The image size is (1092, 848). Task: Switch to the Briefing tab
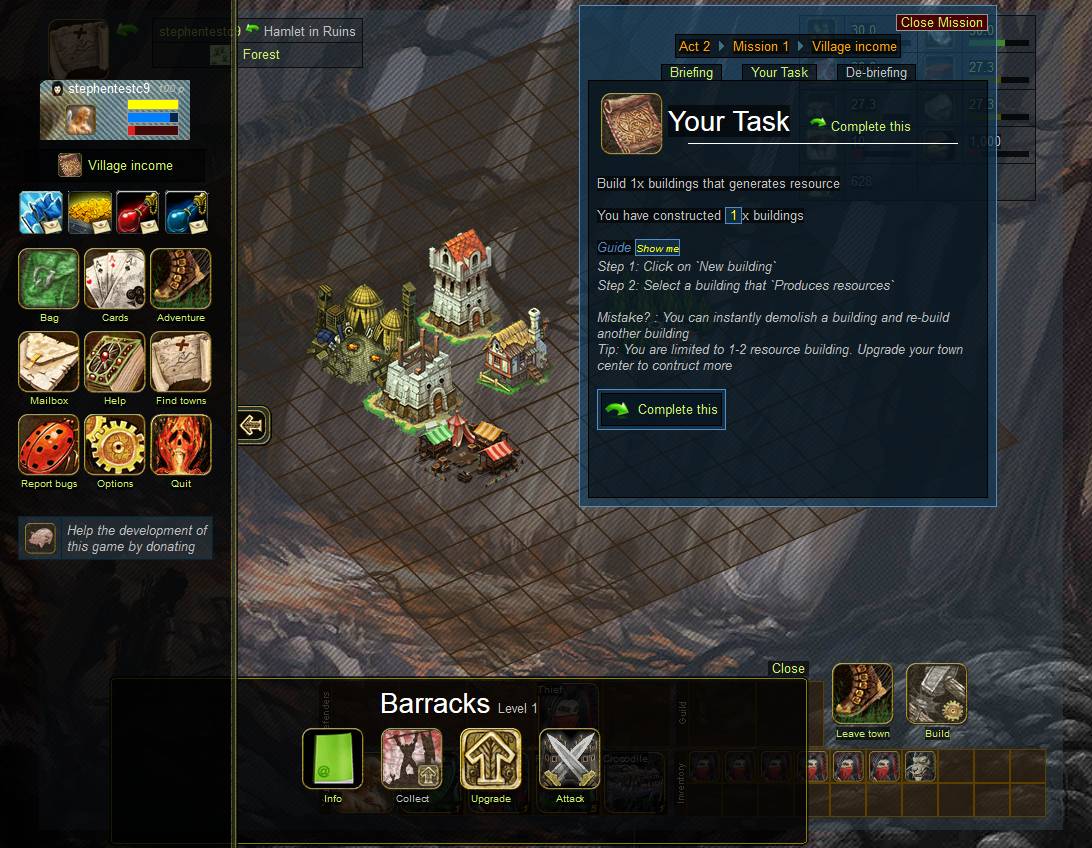(691, 72)
